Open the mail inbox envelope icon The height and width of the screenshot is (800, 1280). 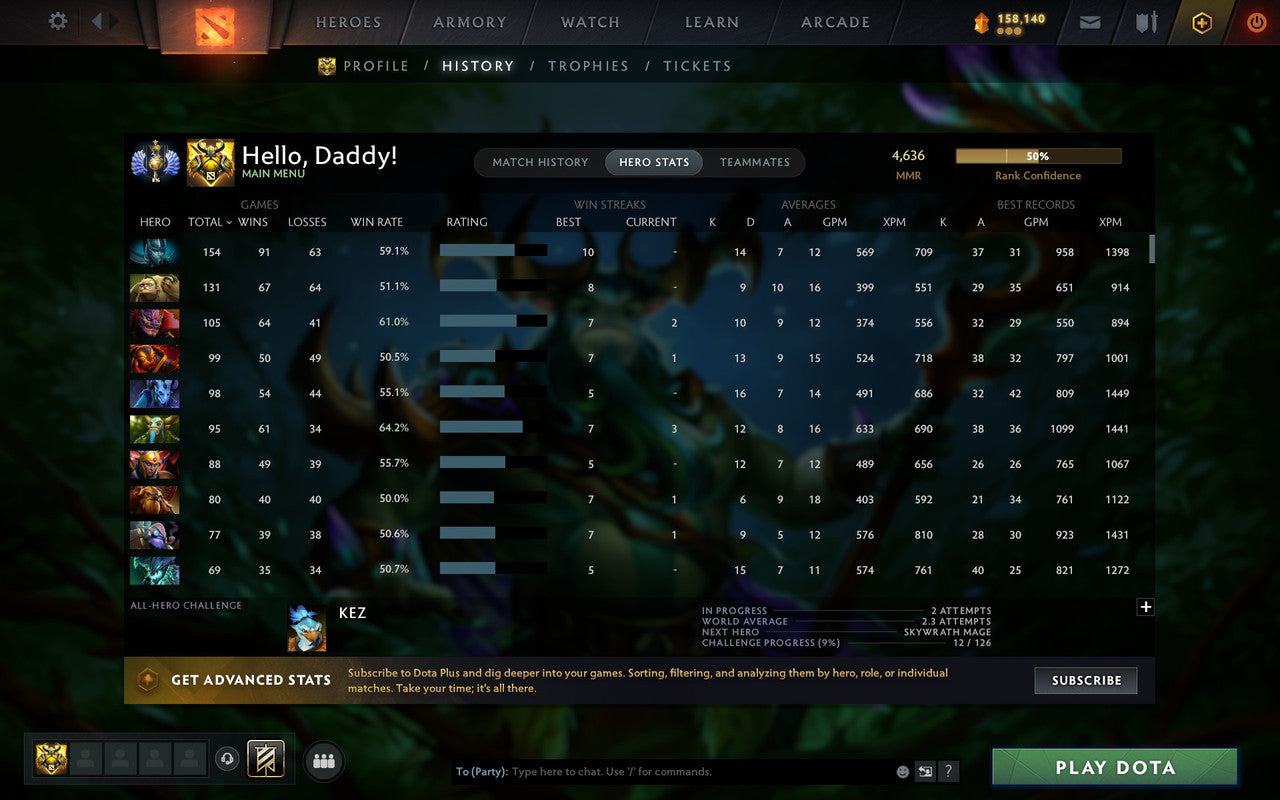click(x=1089, y=22)
